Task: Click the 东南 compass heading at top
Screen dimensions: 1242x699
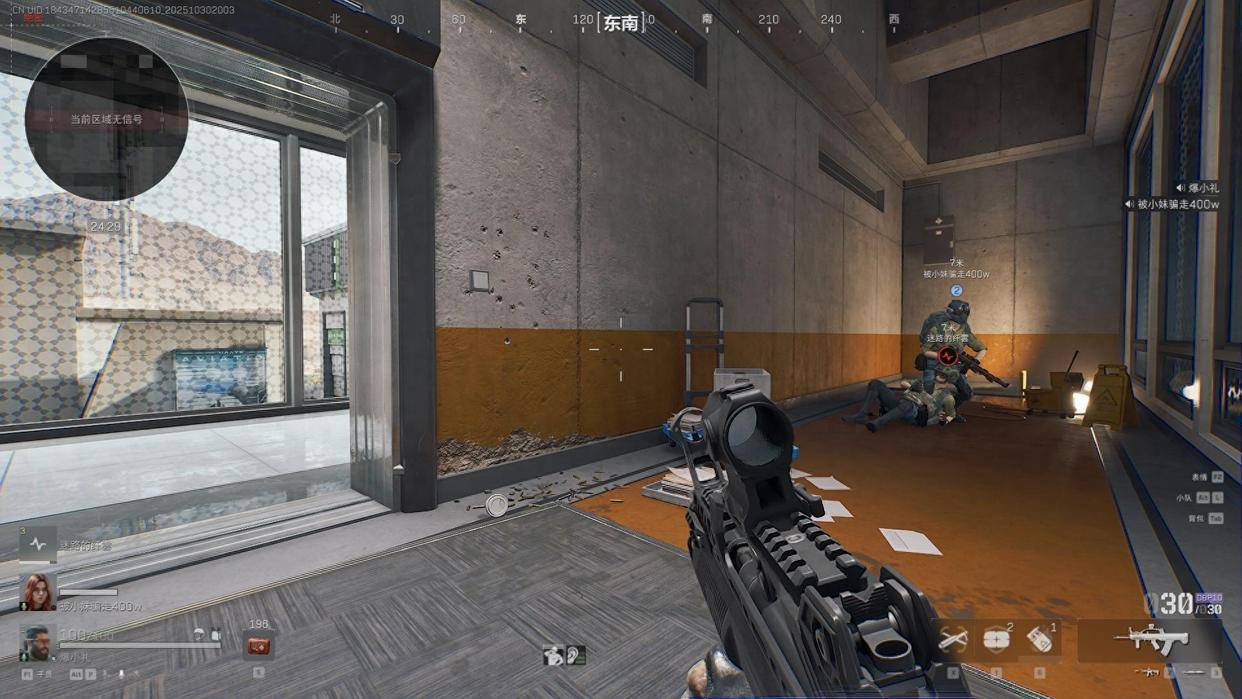Action: tap(620, 22)
